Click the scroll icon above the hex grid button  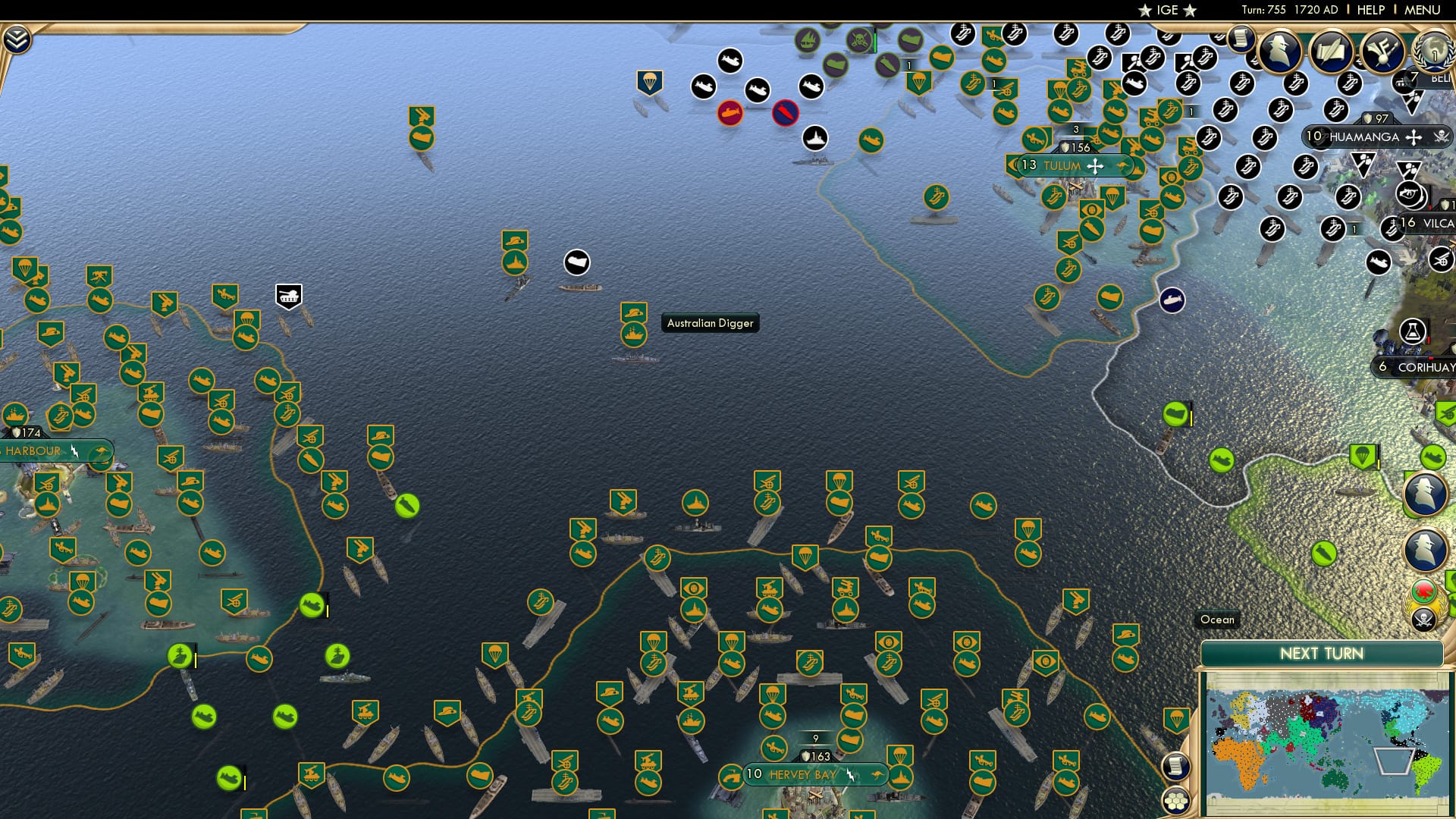point(1177,768)
